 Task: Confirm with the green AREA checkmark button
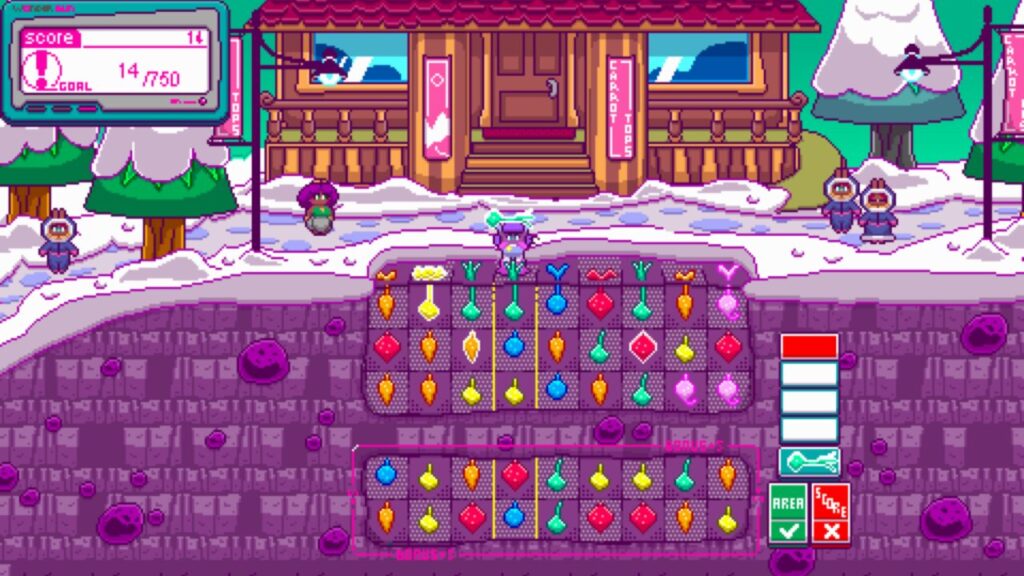[788, 514]
